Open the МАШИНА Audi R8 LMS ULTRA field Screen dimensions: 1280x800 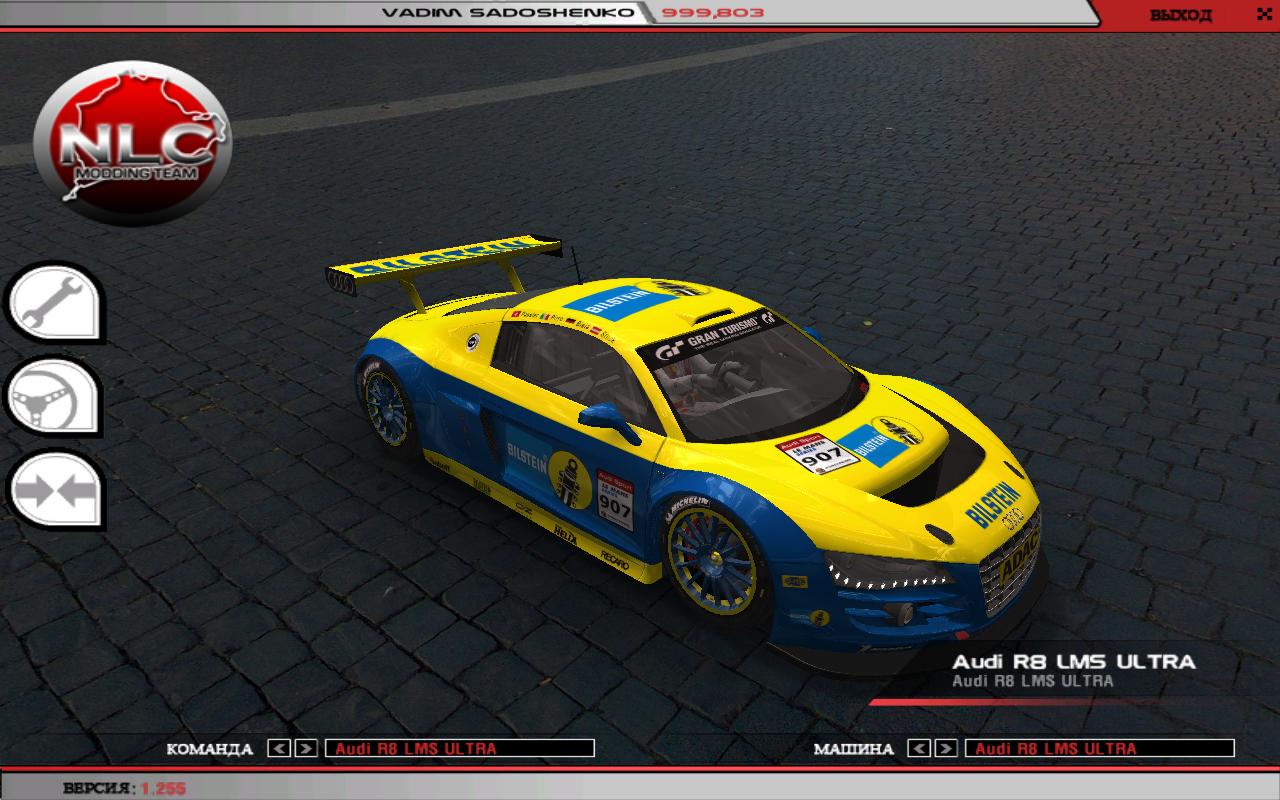coord(1100,748)
